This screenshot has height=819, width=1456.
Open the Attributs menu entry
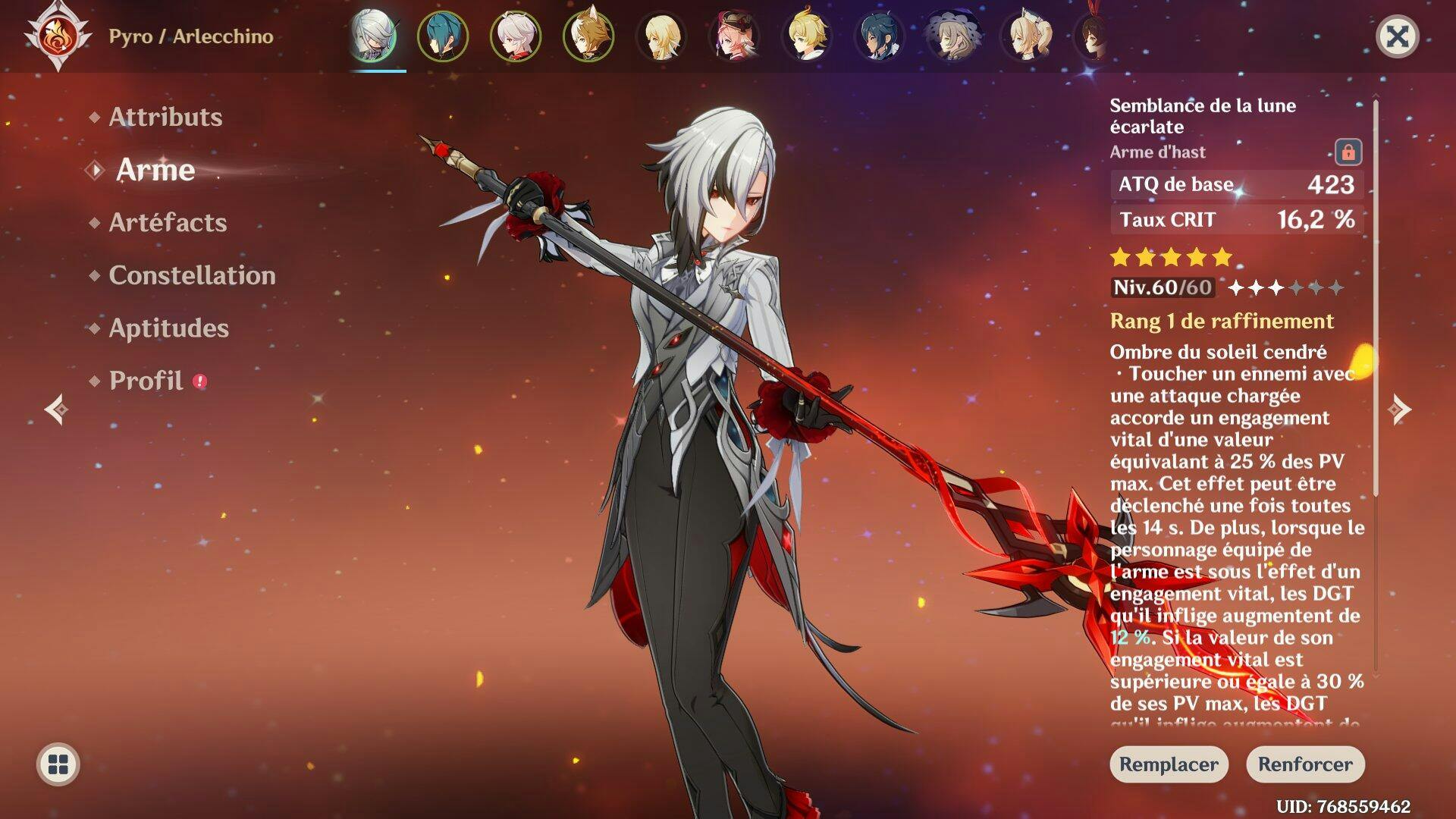(x=165, y=117)
